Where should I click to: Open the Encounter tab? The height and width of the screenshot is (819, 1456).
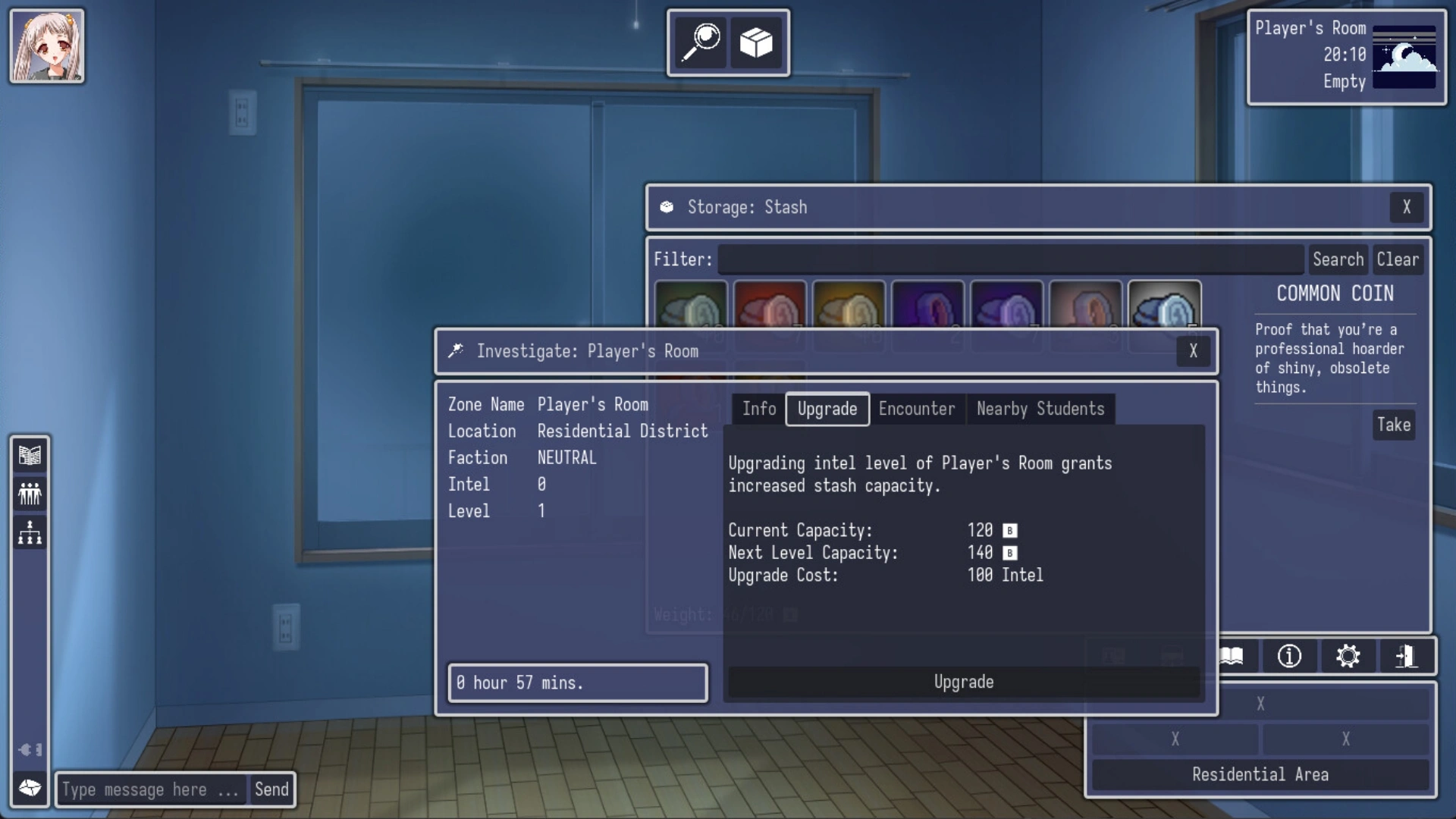[x=916, y=409]
